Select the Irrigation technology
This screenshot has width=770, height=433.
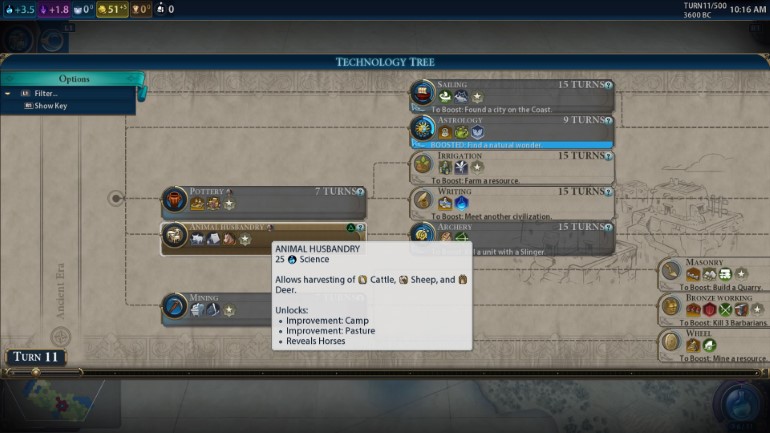[x=510, y=166]
